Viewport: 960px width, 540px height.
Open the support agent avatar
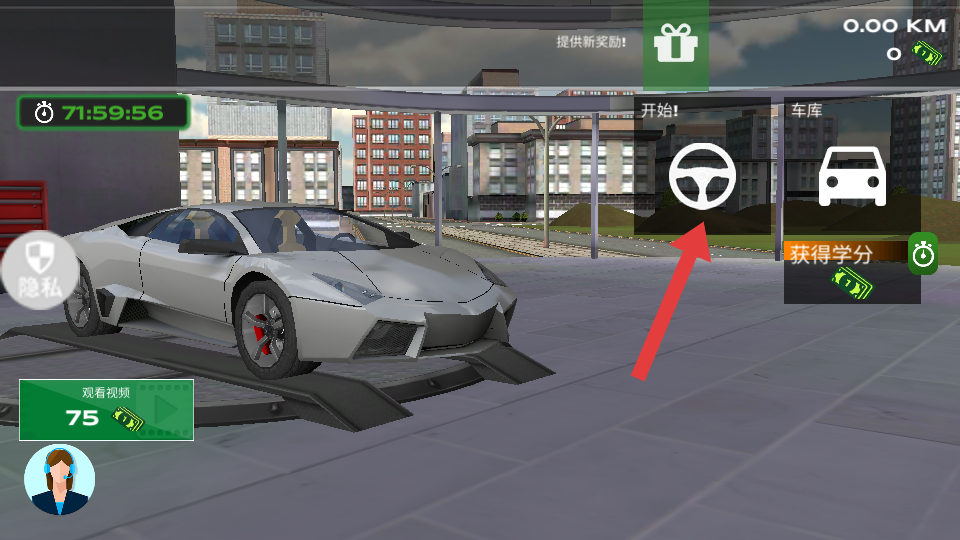click(60, 480)
